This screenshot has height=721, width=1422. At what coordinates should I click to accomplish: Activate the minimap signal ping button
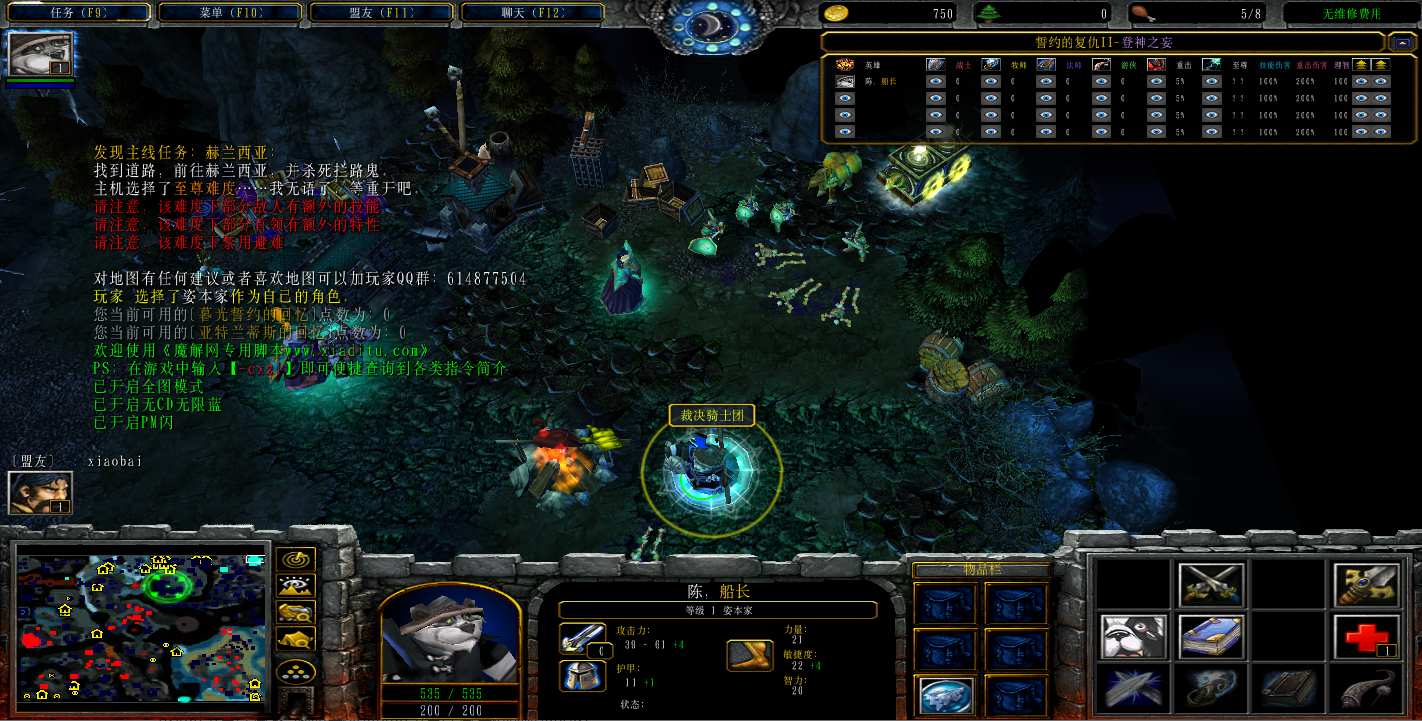click(x=296, y=561)
